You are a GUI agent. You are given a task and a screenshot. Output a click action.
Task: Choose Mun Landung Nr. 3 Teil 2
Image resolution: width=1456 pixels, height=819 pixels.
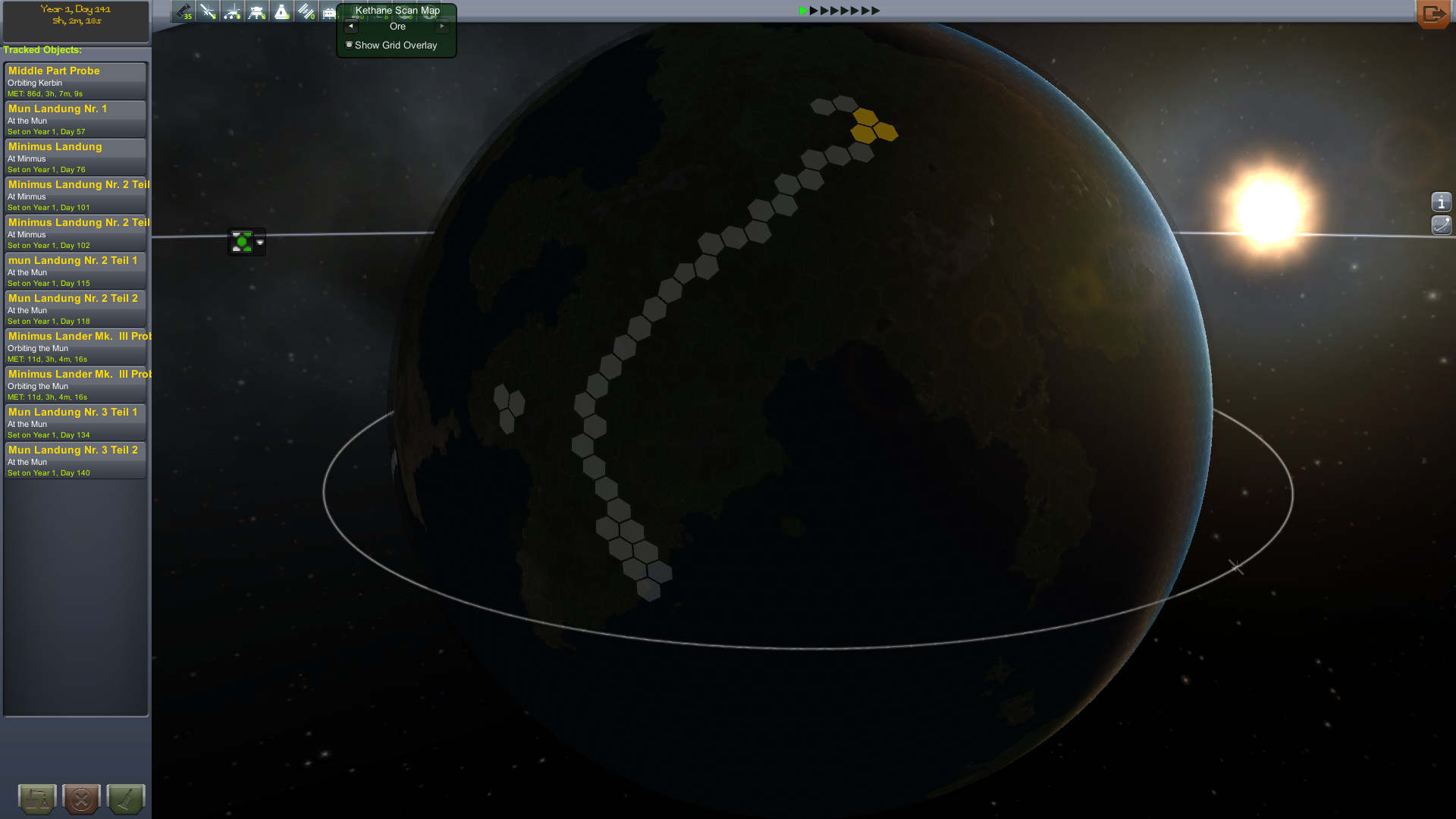click(x=75, y=460)
